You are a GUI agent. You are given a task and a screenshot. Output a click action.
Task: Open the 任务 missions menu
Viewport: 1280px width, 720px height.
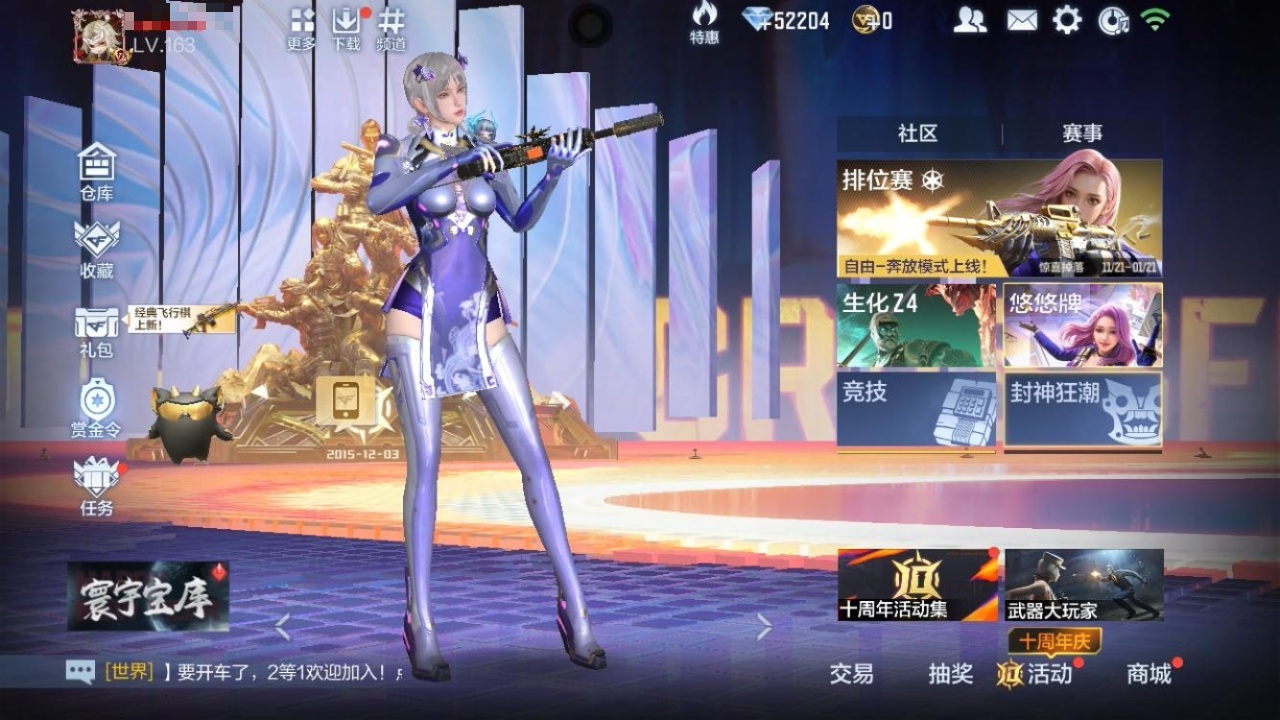click(97, 485)
